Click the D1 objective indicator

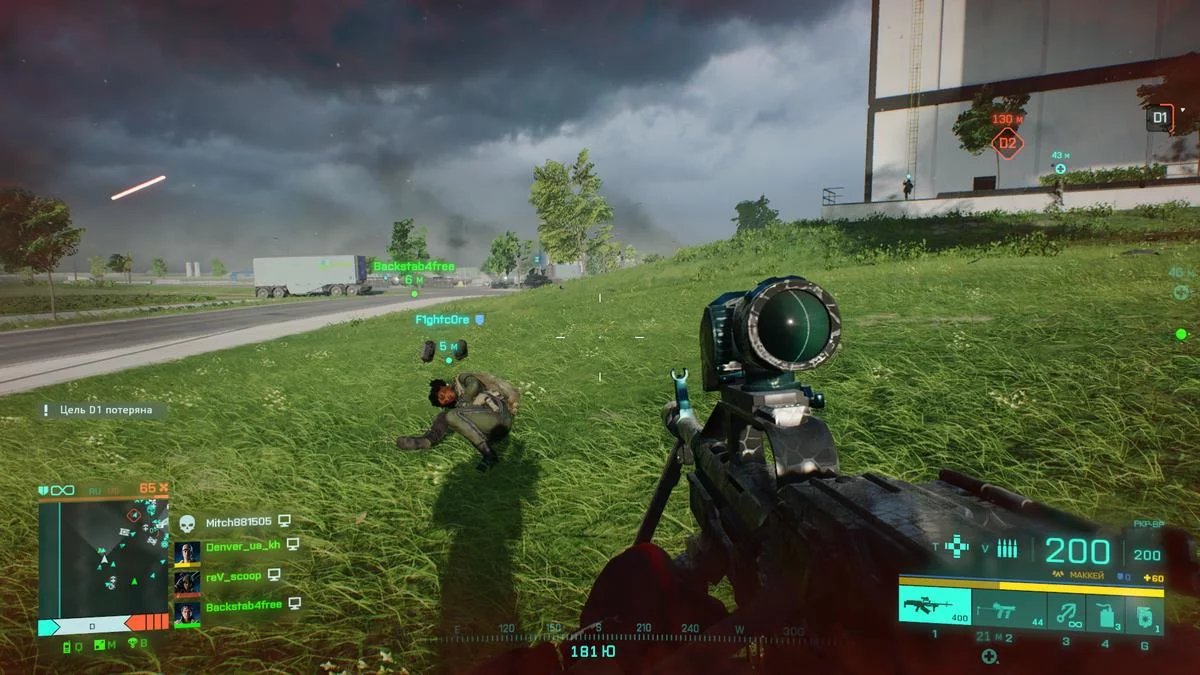tap(1159, 118)
